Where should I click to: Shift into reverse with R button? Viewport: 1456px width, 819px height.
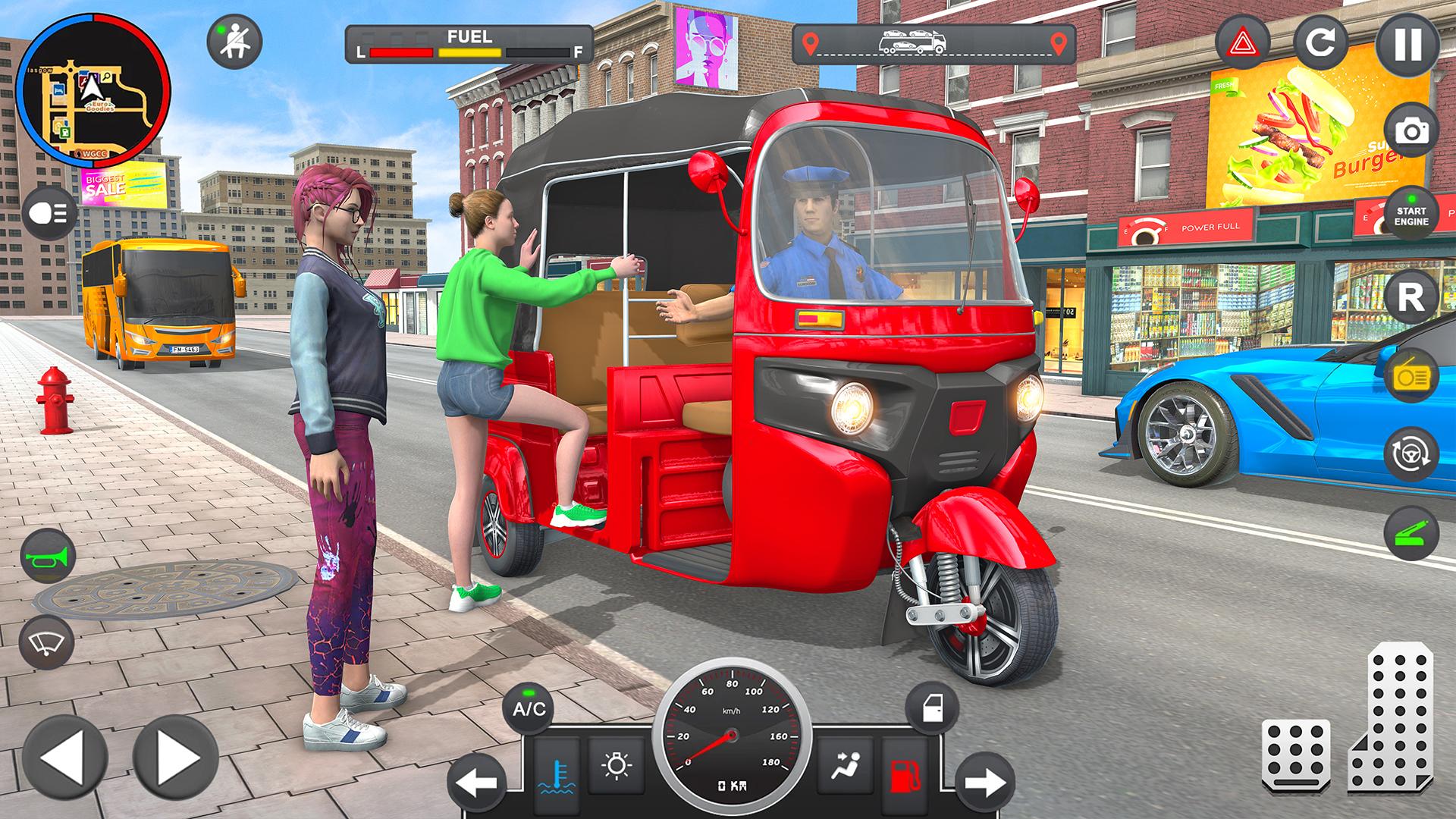[x=1410, y=298]
